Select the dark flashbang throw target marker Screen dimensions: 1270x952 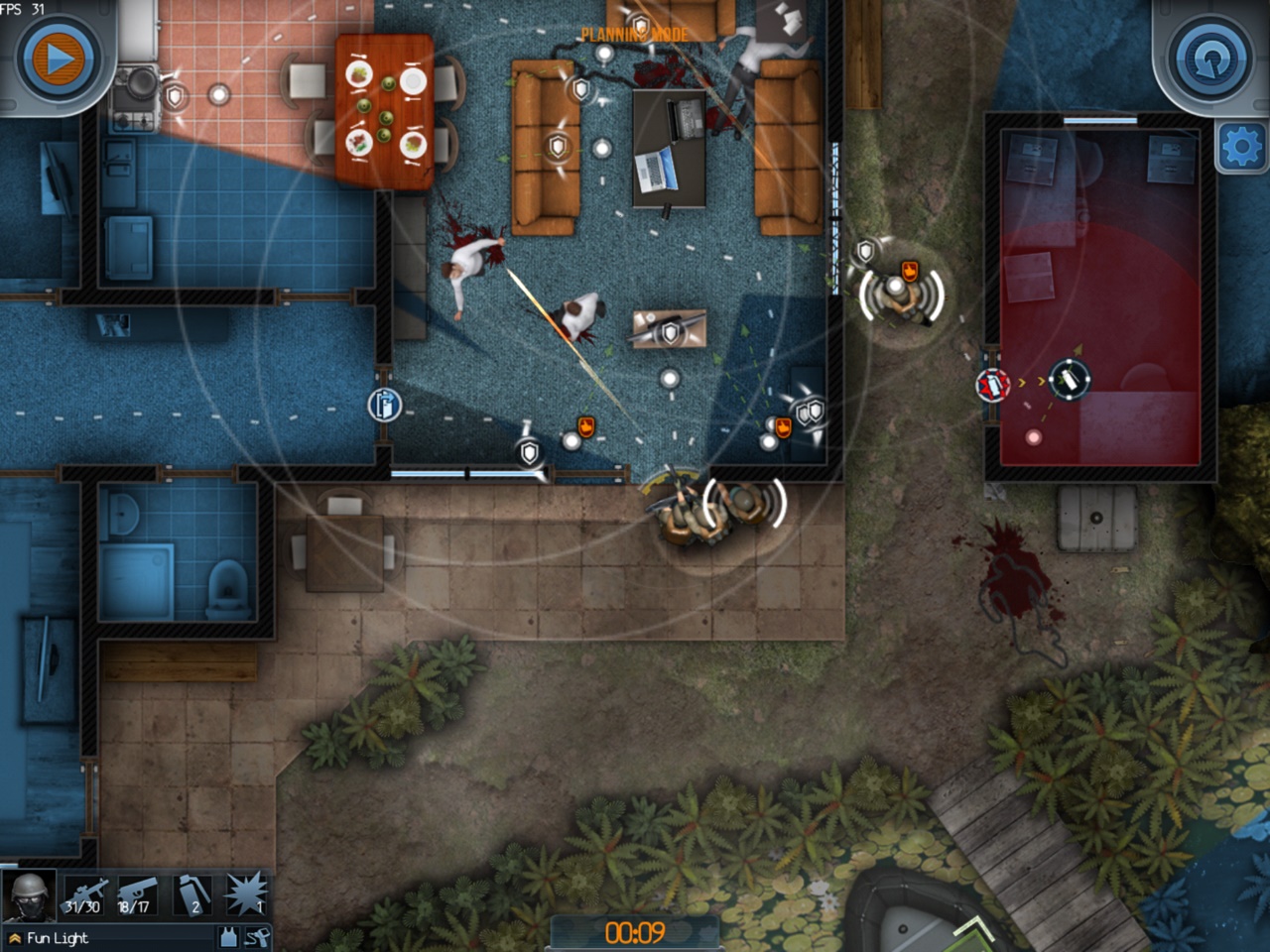tap(1069, 379)
